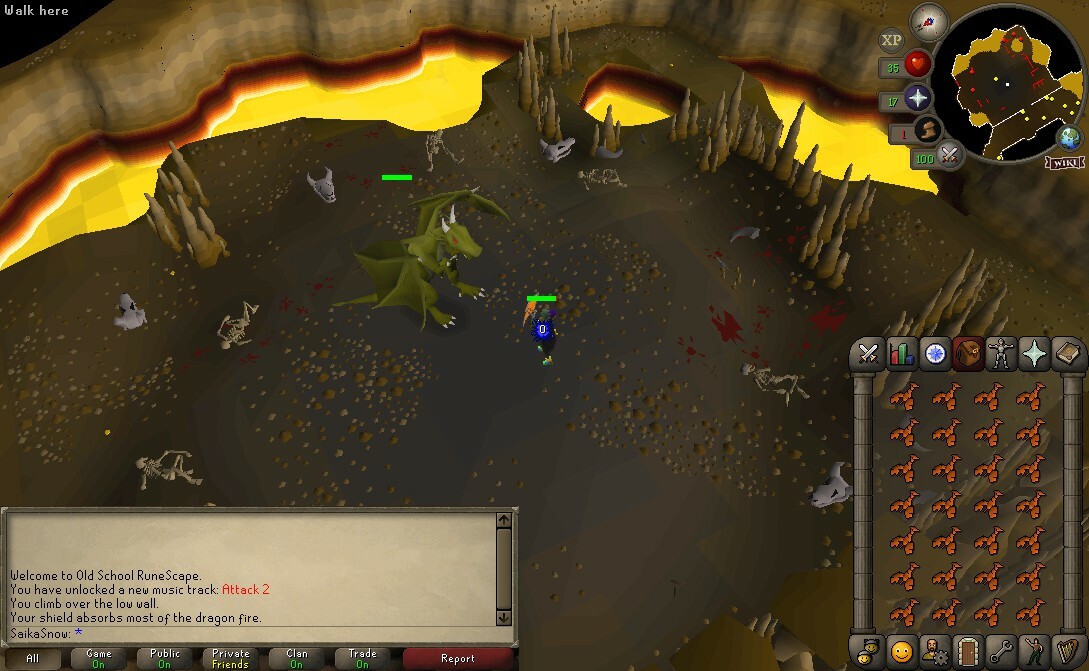Open the Settings wrench tab
Image resolution: width=1089 pixels, height=671 pixels.
click(x=1002, y=650)
